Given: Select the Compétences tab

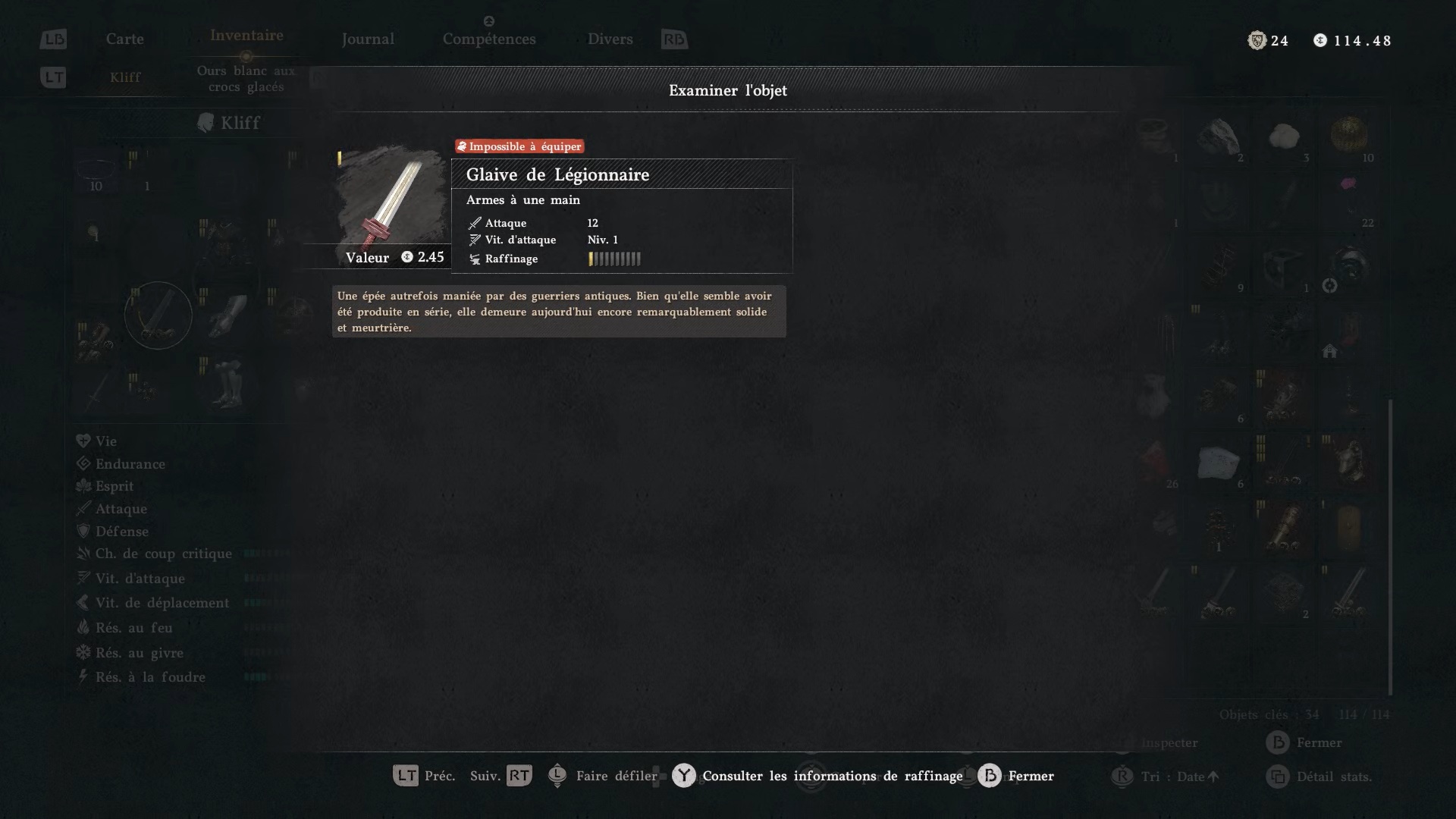Looking at the screenshot, I should [x=489, y=39].
